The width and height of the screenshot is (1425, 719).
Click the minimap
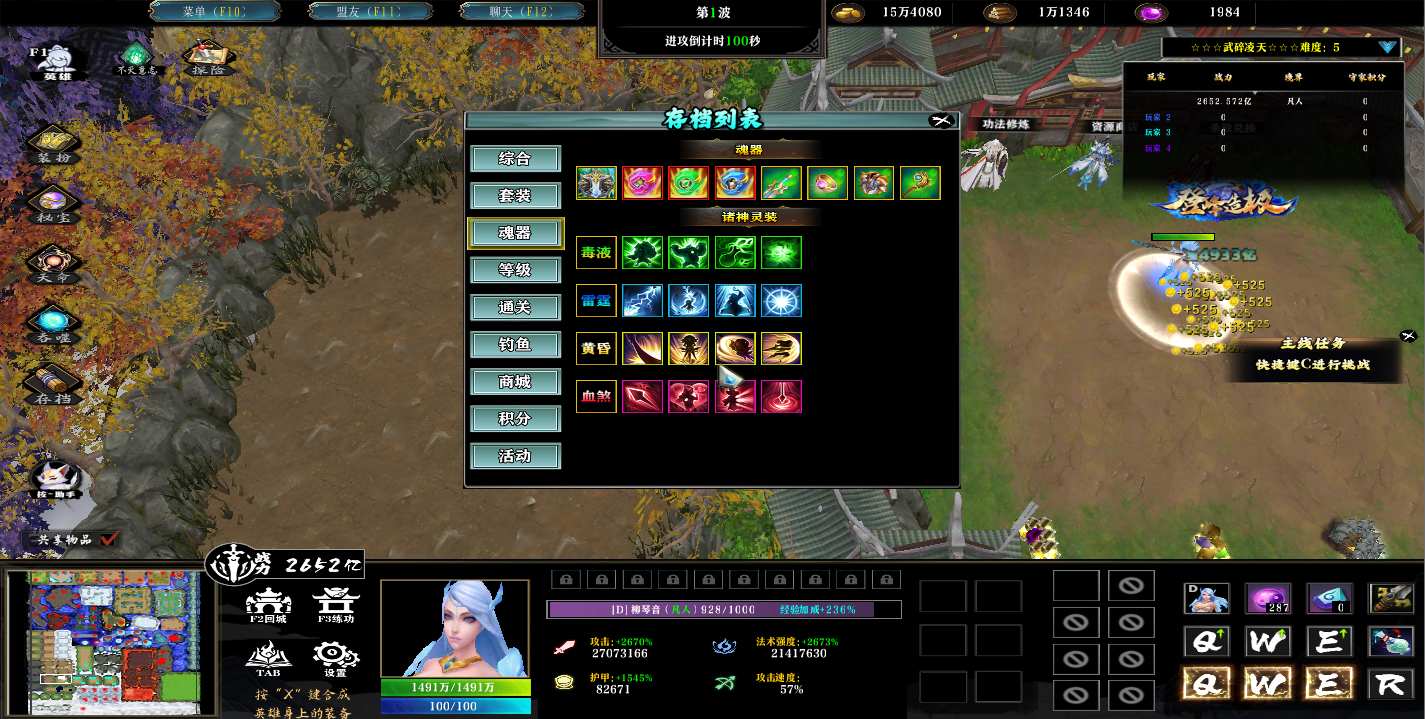click(x=104, y=639)
